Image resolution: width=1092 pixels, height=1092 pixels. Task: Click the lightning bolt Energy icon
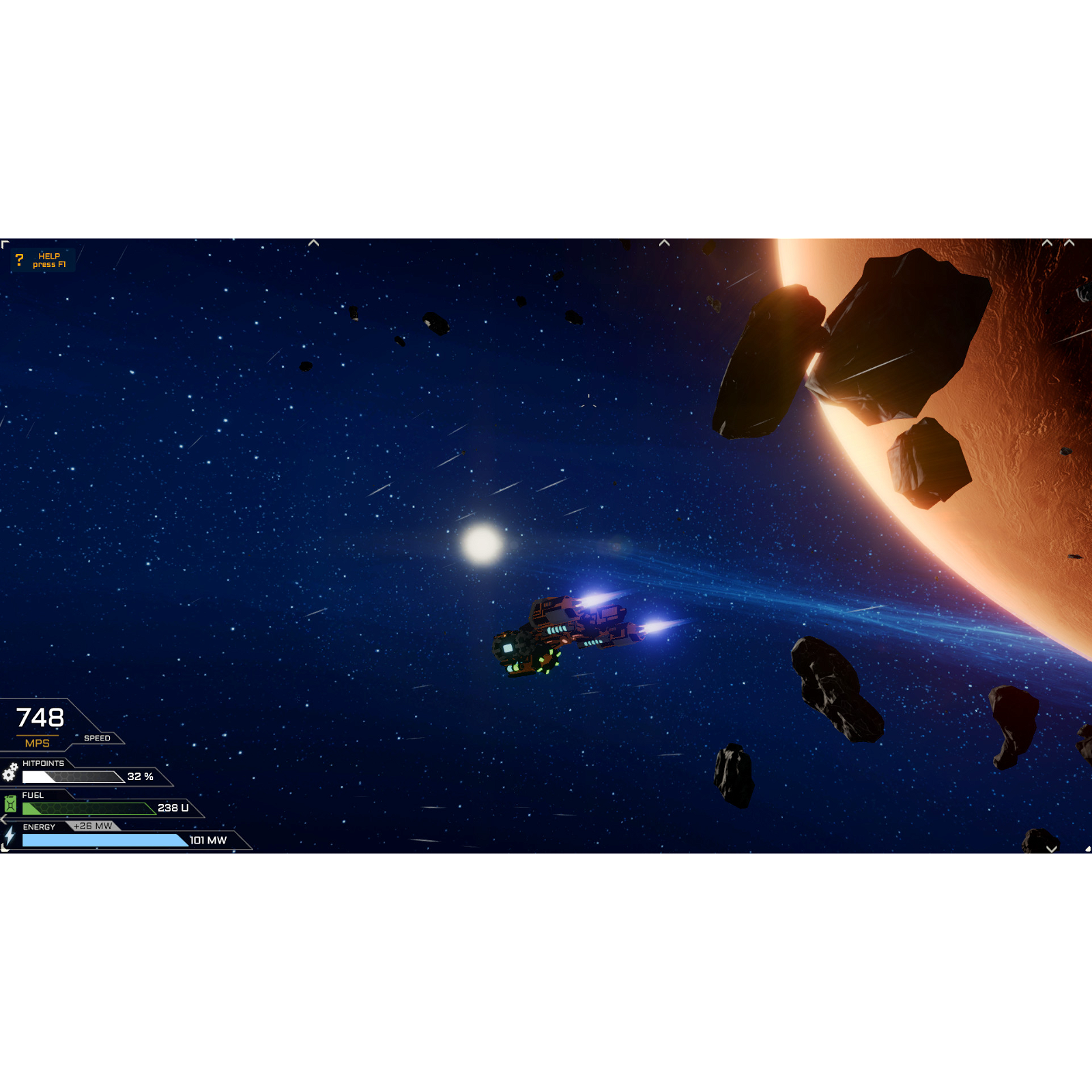click(10, 837)
